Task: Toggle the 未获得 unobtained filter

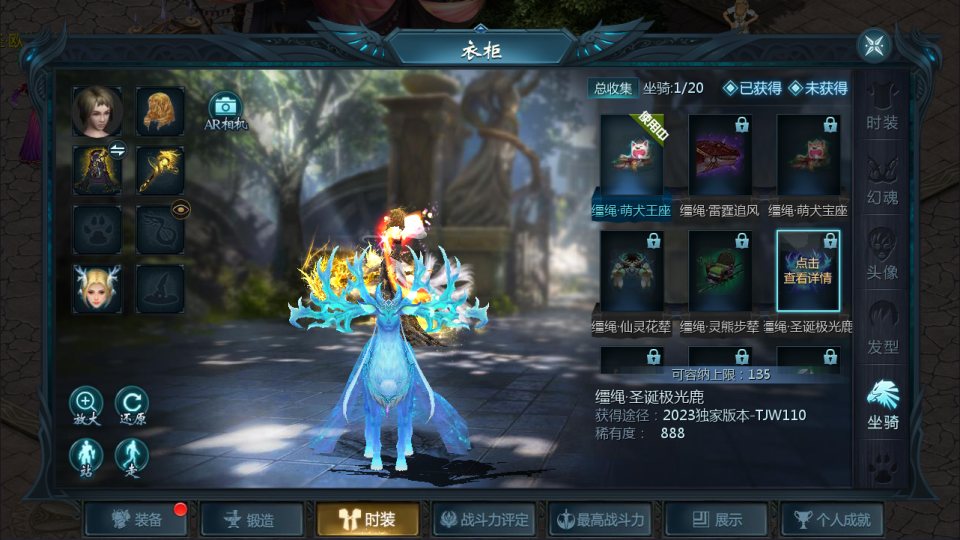Action: coord(818,88)
